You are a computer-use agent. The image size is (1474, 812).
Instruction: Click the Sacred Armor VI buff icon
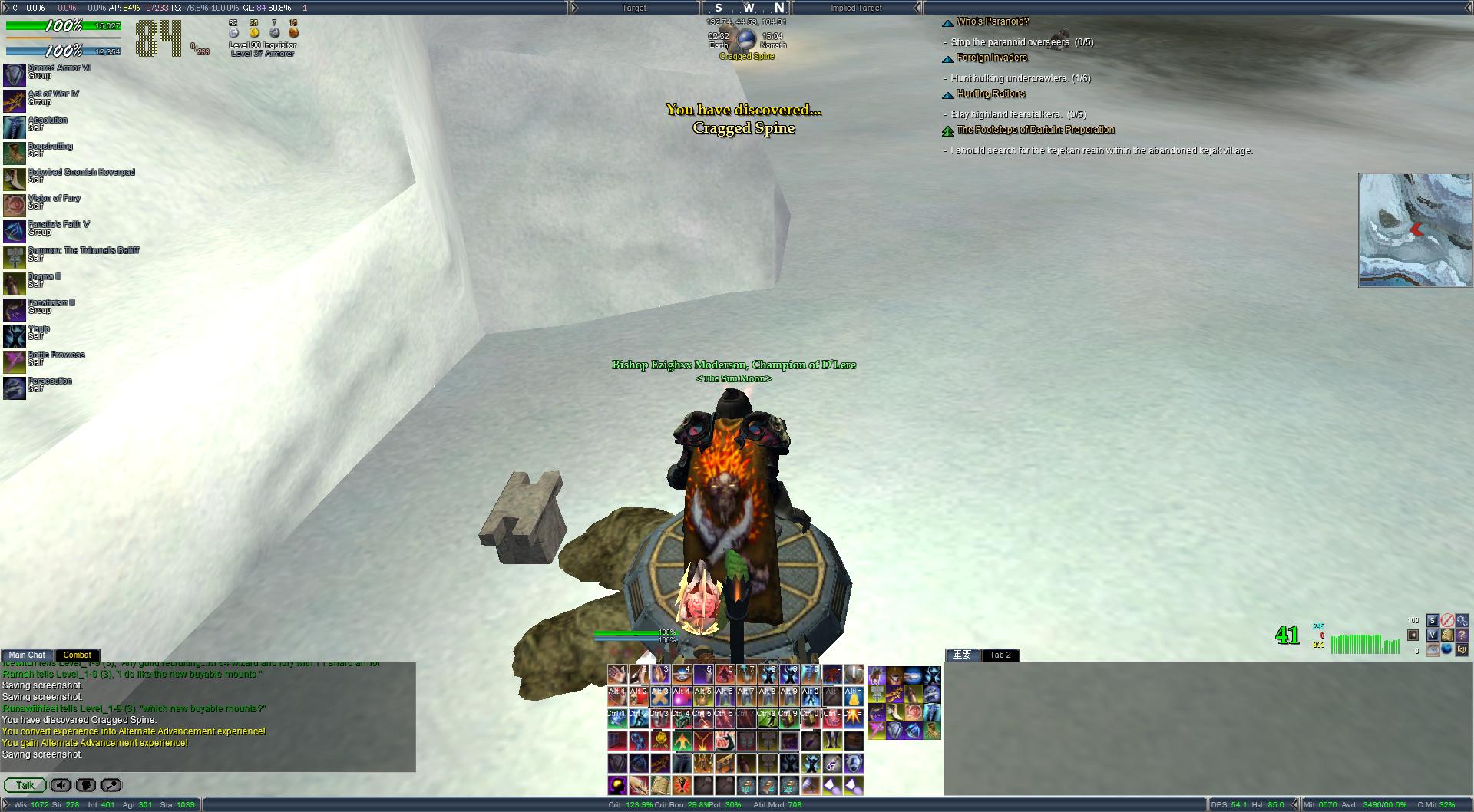pyautogui.click(x=14, y=74)
